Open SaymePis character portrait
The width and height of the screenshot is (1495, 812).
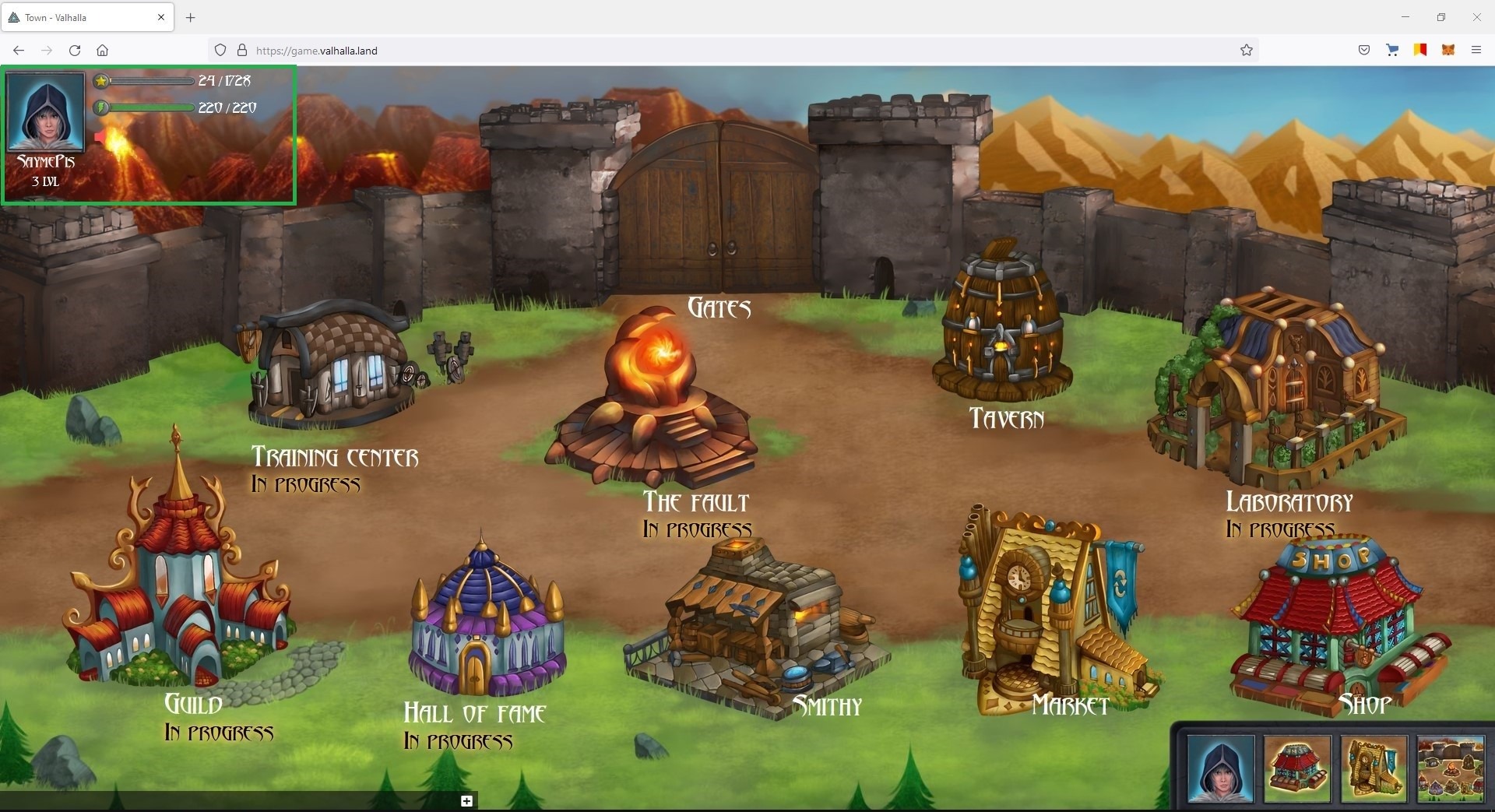click(45, 113)
